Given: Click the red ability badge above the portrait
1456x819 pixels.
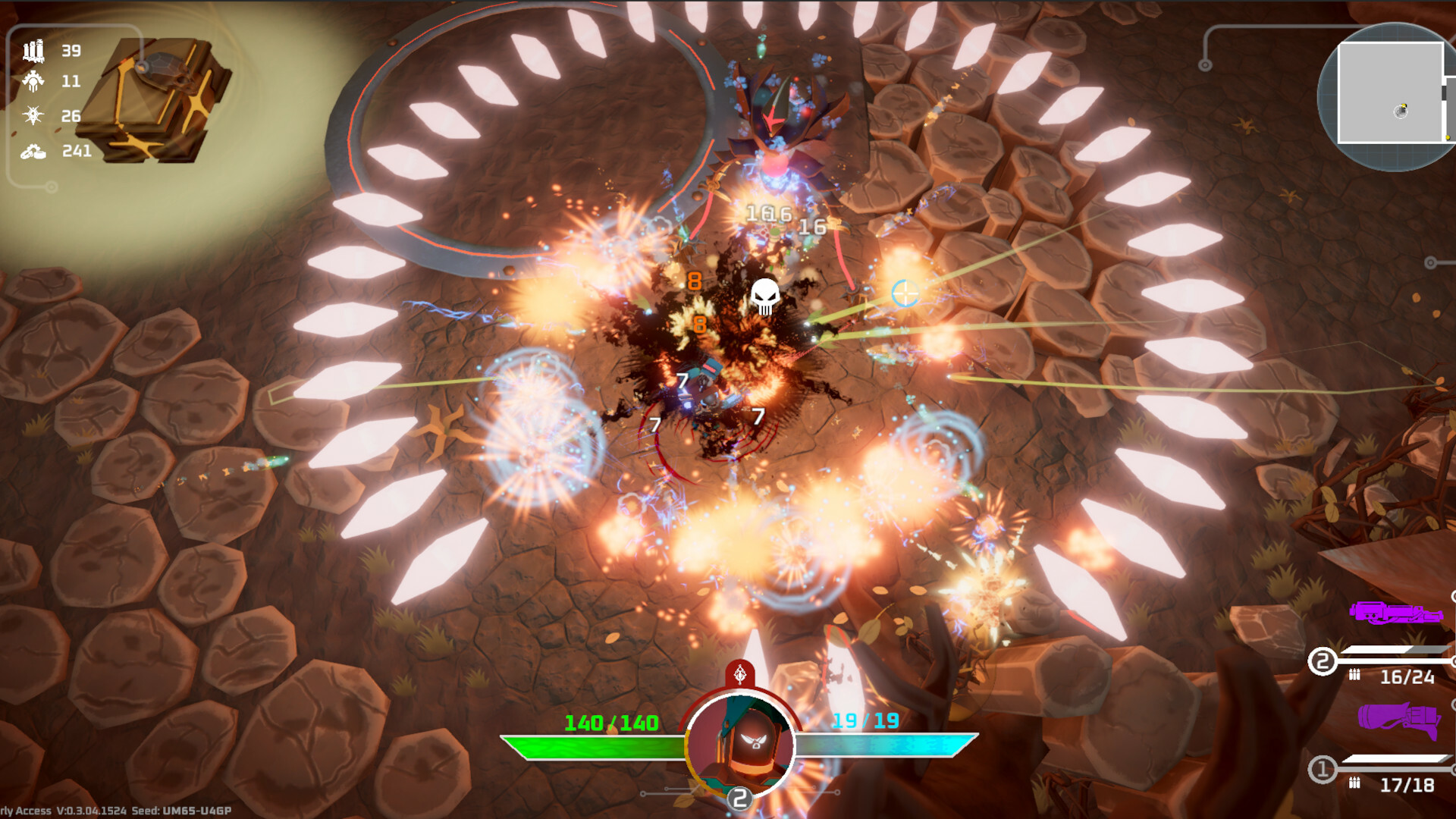Looking at the screenshot, I should pos(740,673).
